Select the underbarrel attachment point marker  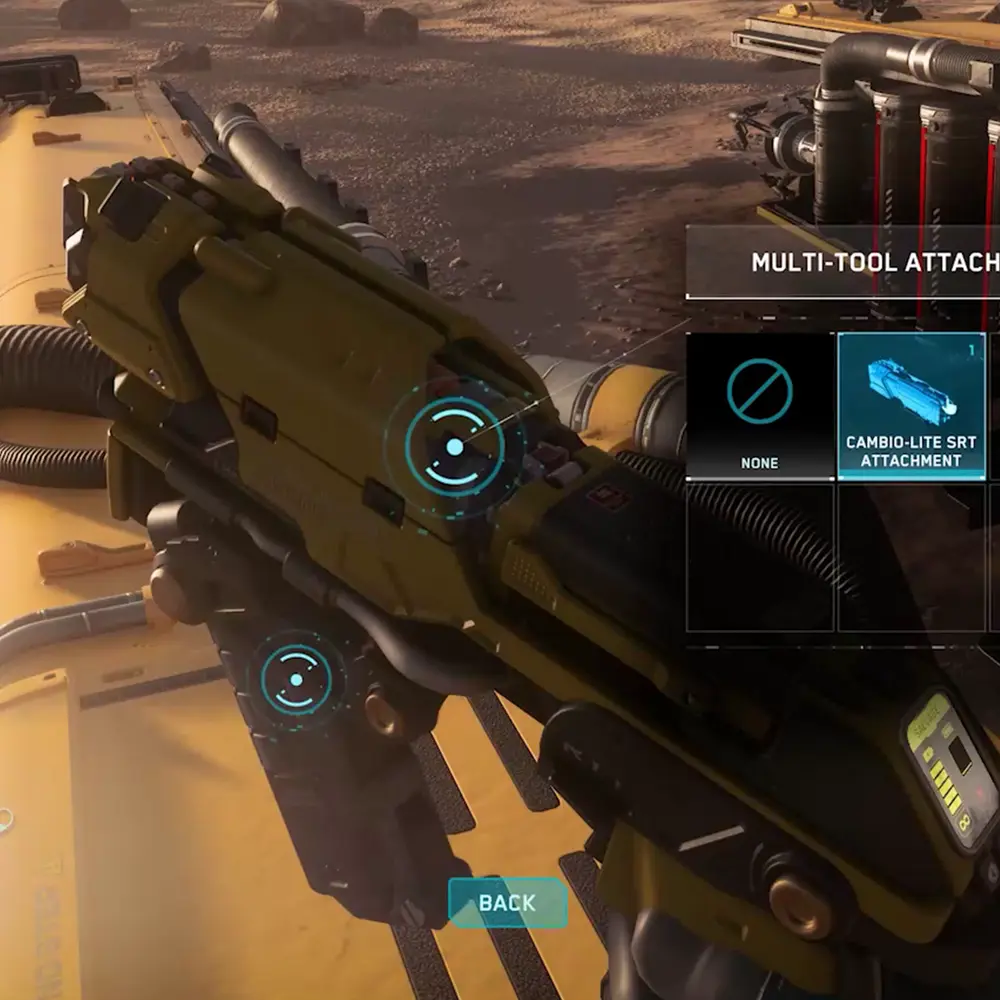[x=296, y=679]
